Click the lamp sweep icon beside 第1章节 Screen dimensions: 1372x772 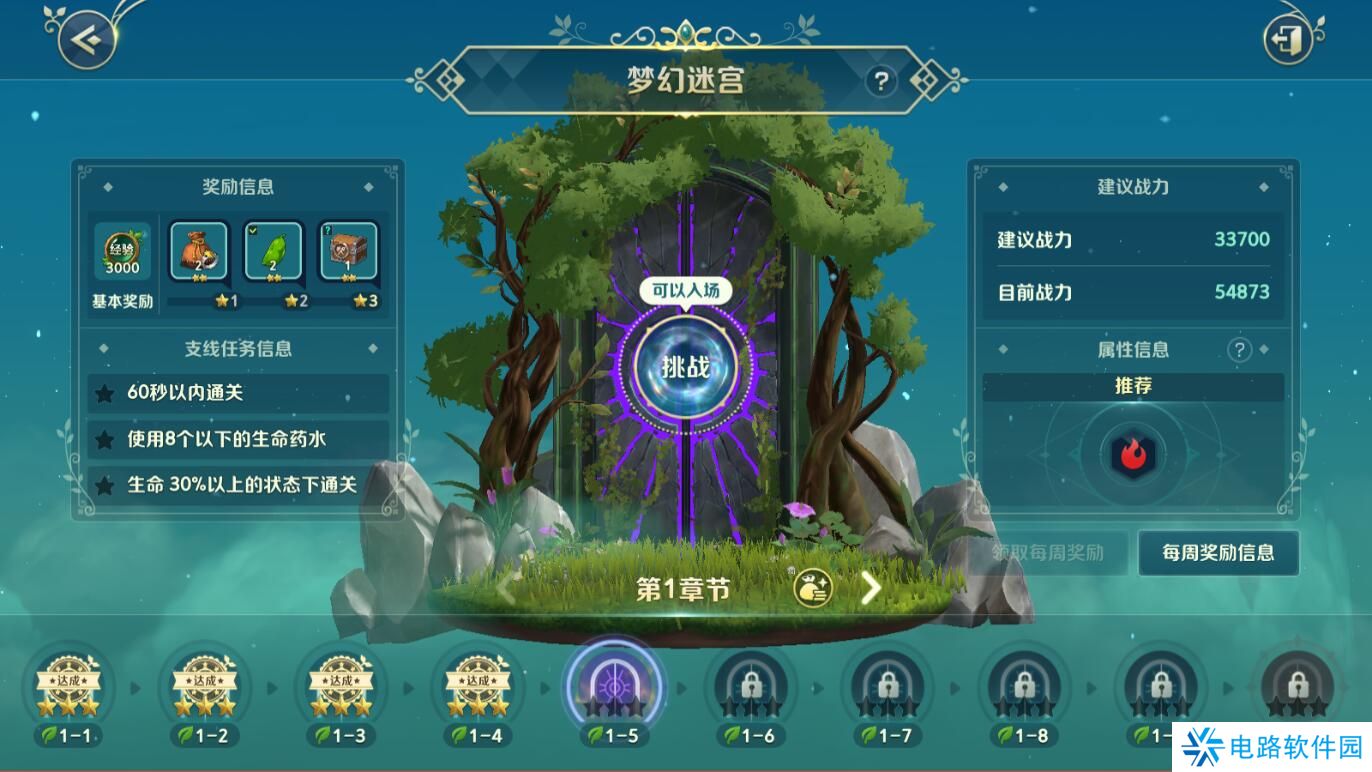tap(811, 588)
